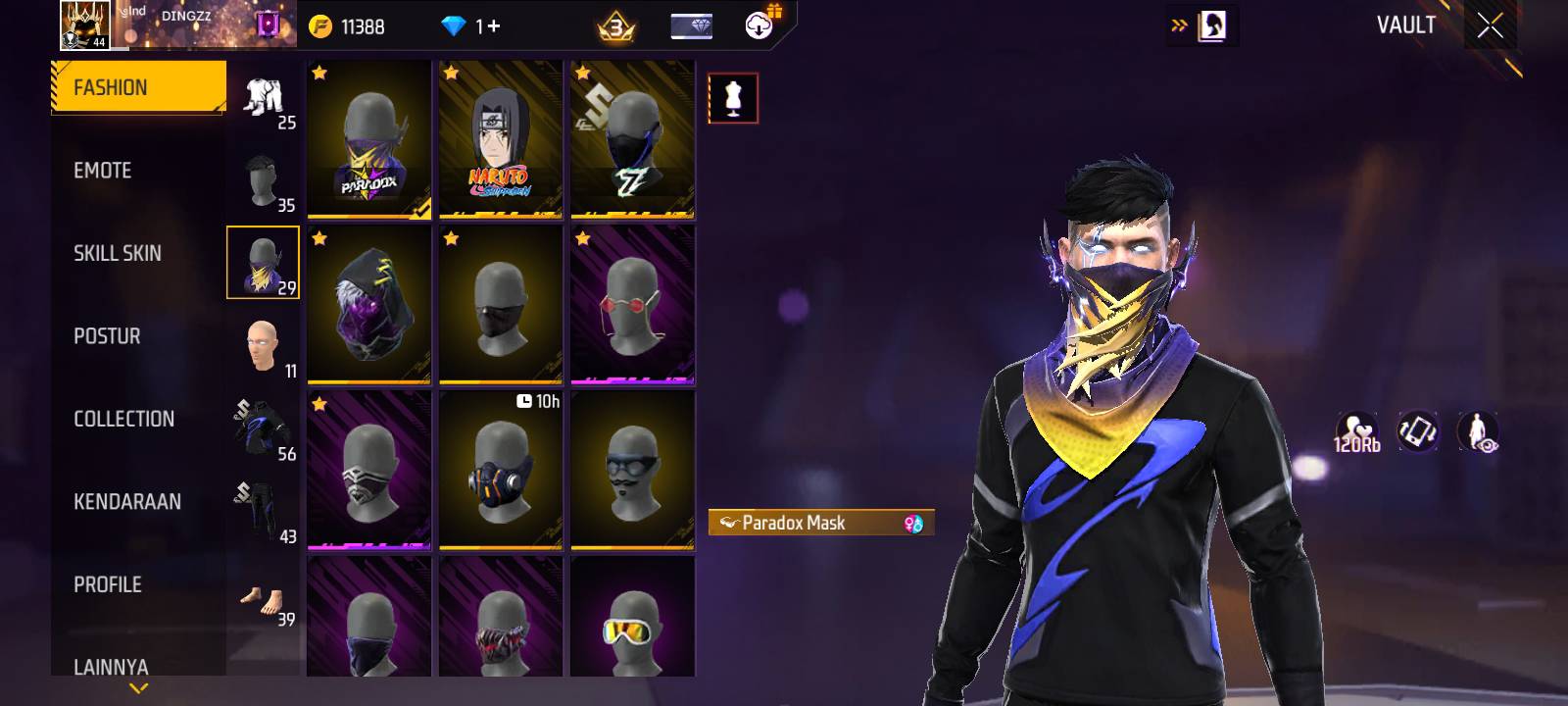Go to the Kendaraan section
Screen dimensions: 1568x706
pos(127,502)
